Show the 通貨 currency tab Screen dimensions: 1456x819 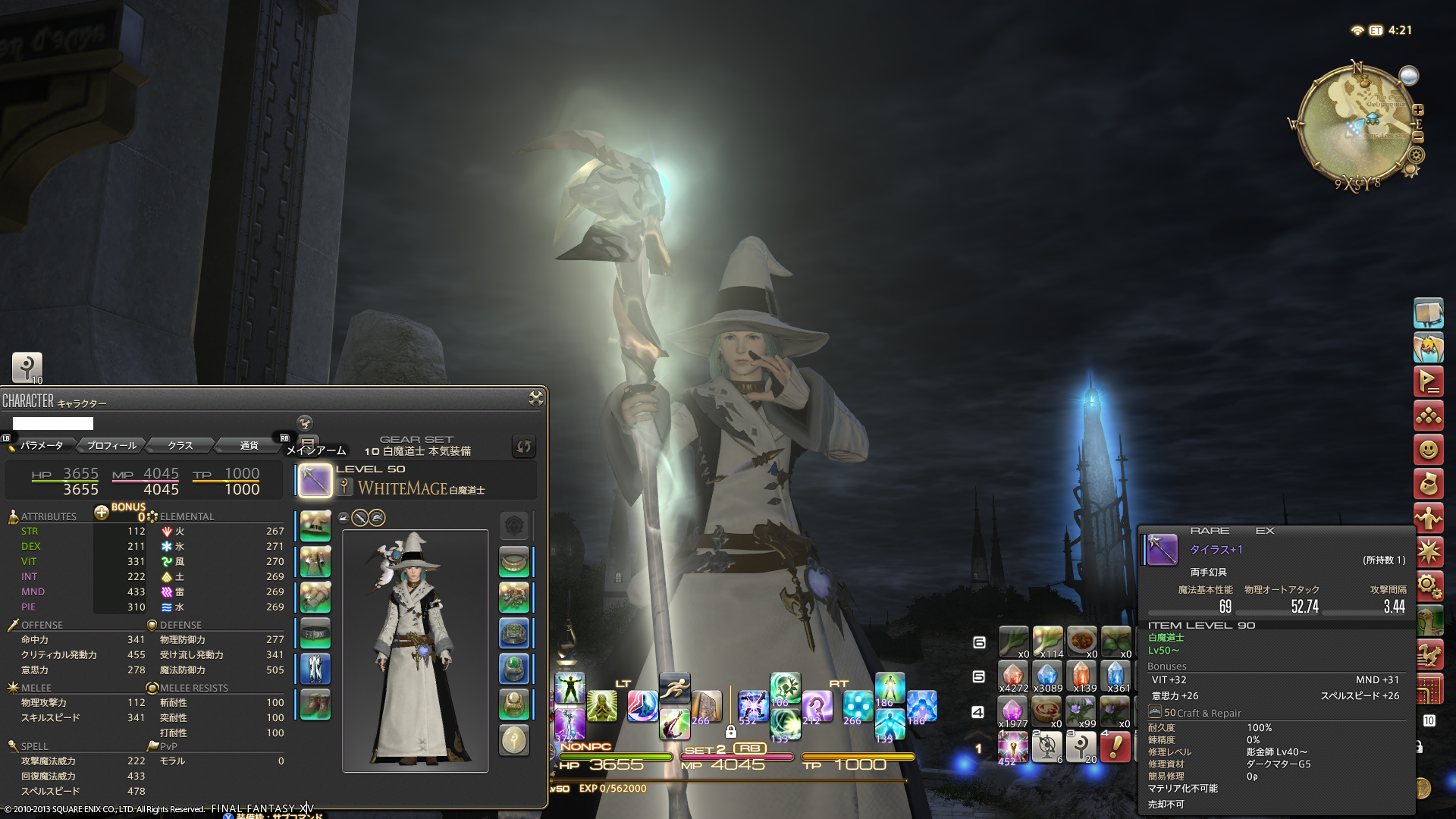pos(249,445)
